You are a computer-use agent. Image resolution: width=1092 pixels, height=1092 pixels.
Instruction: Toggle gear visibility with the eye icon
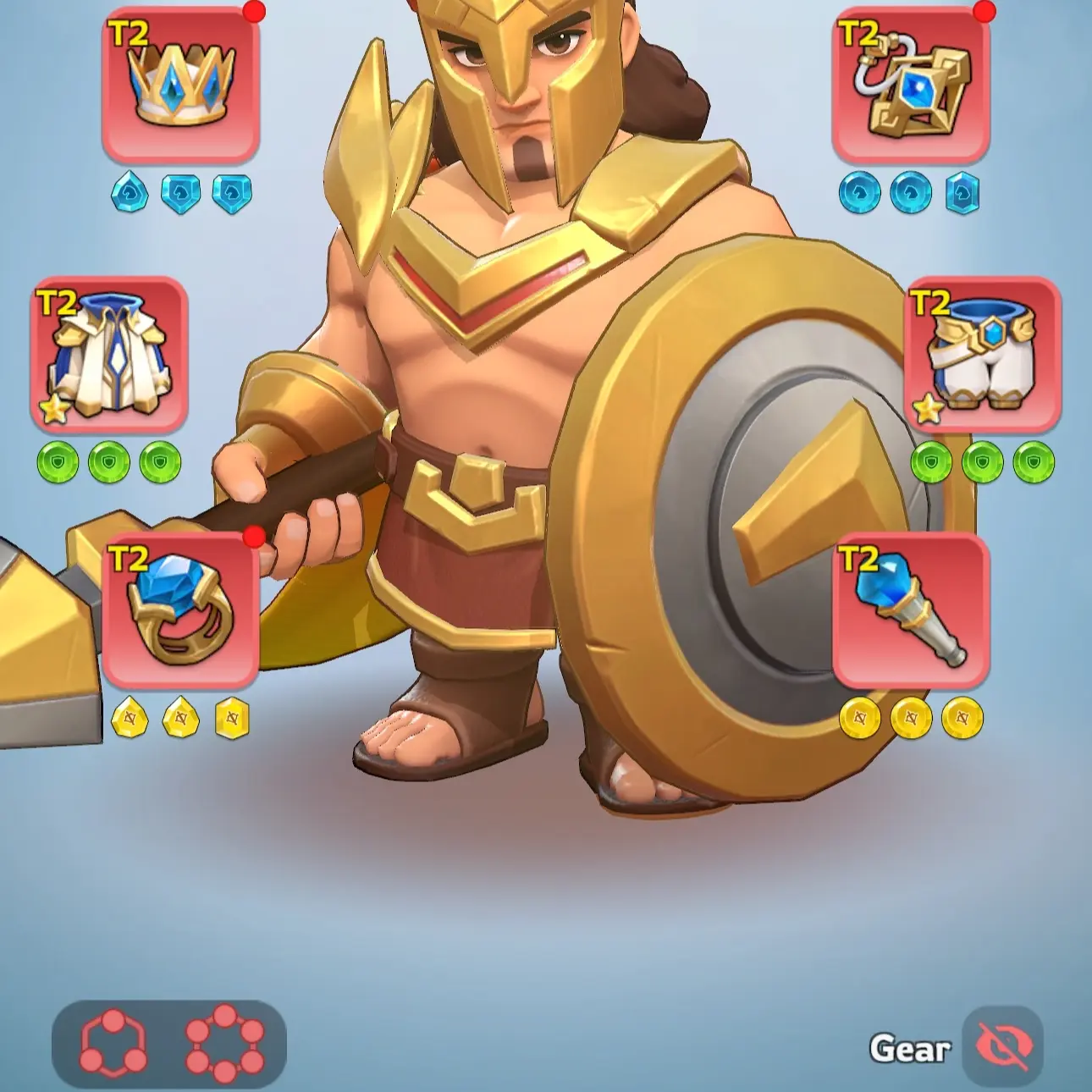click(x=1003, y=1046)
